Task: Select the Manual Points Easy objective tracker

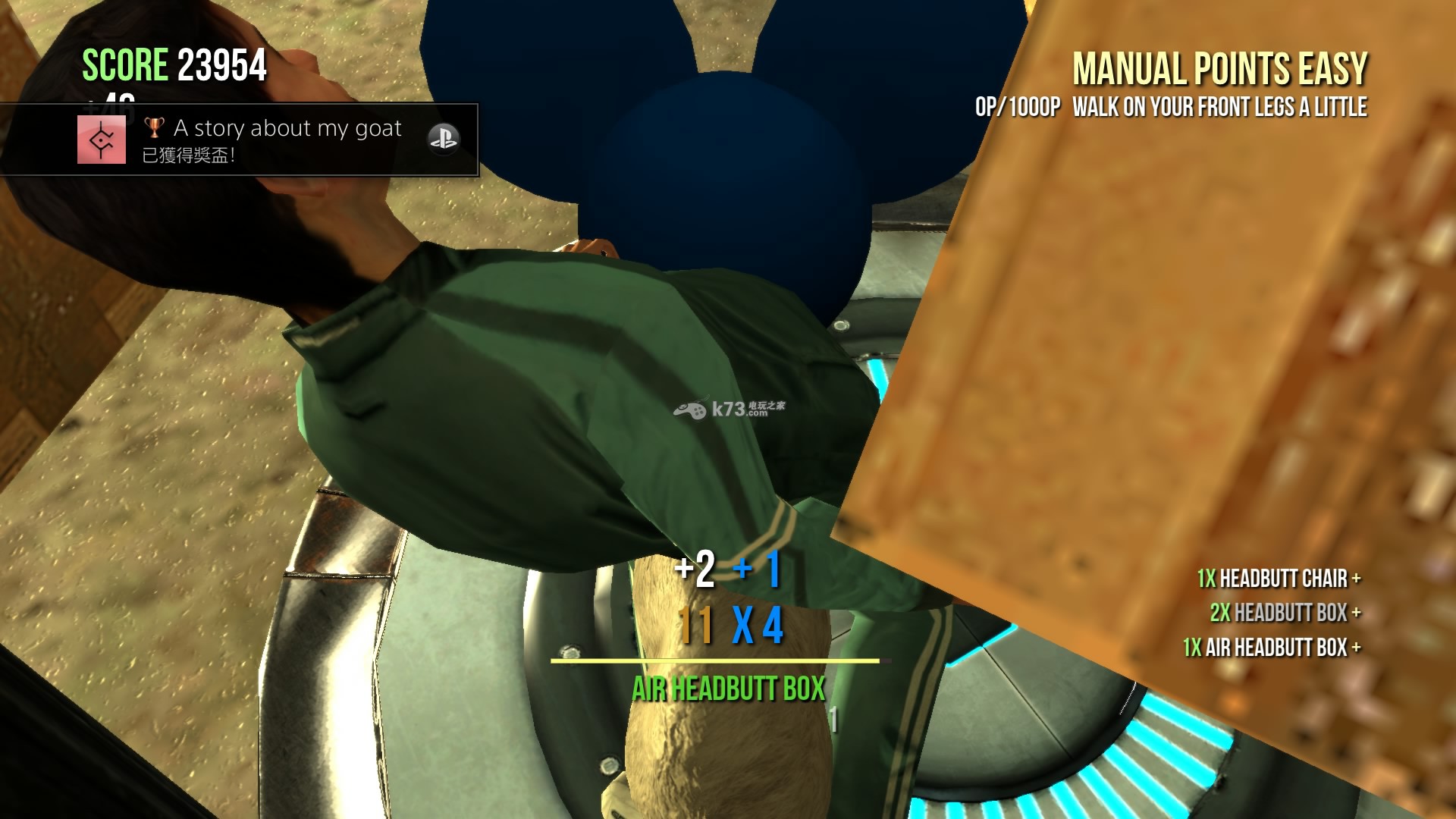Action: point(1219,70)
